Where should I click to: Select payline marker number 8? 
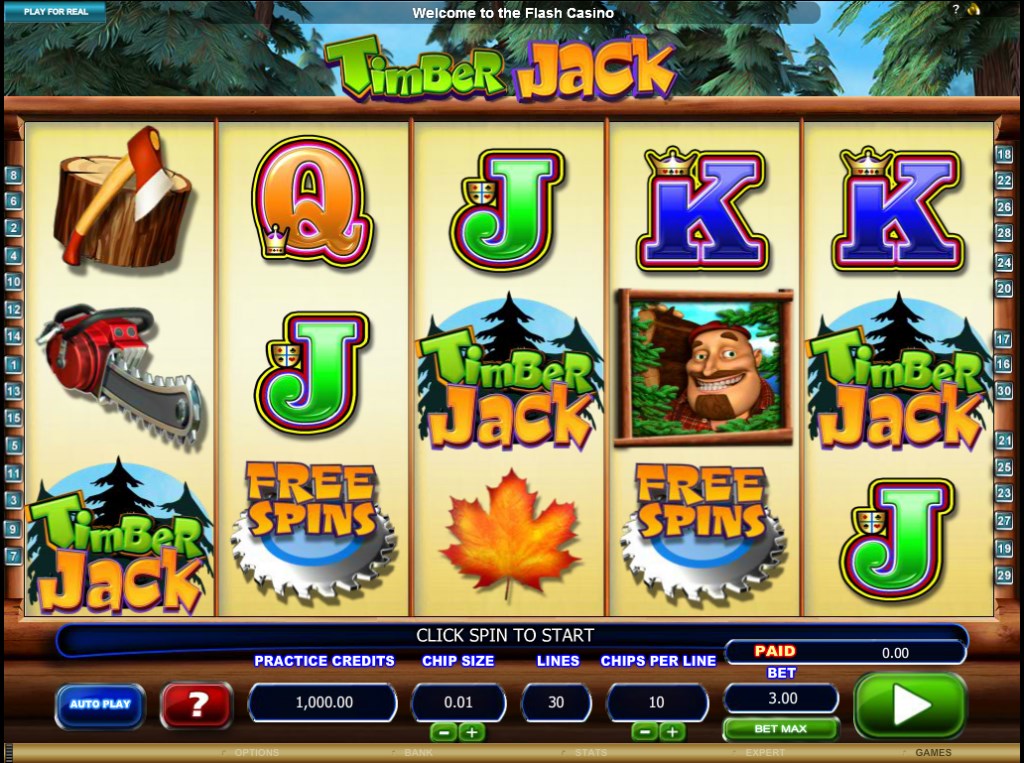(13, 175)
